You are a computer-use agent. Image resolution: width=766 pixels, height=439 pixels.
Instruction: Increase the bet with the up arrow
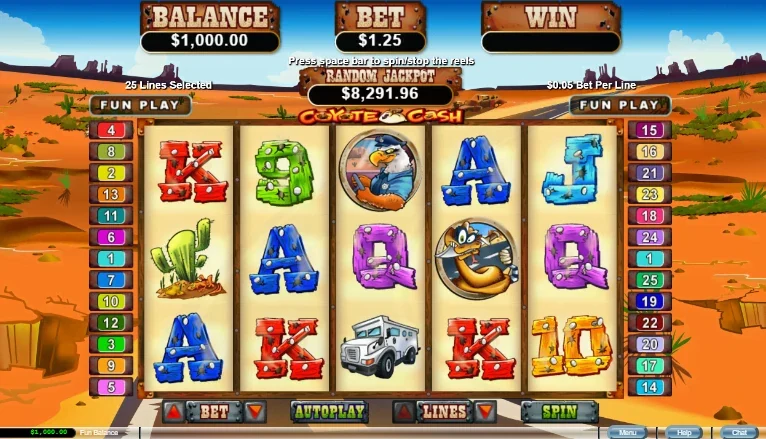tap(174, 411)
